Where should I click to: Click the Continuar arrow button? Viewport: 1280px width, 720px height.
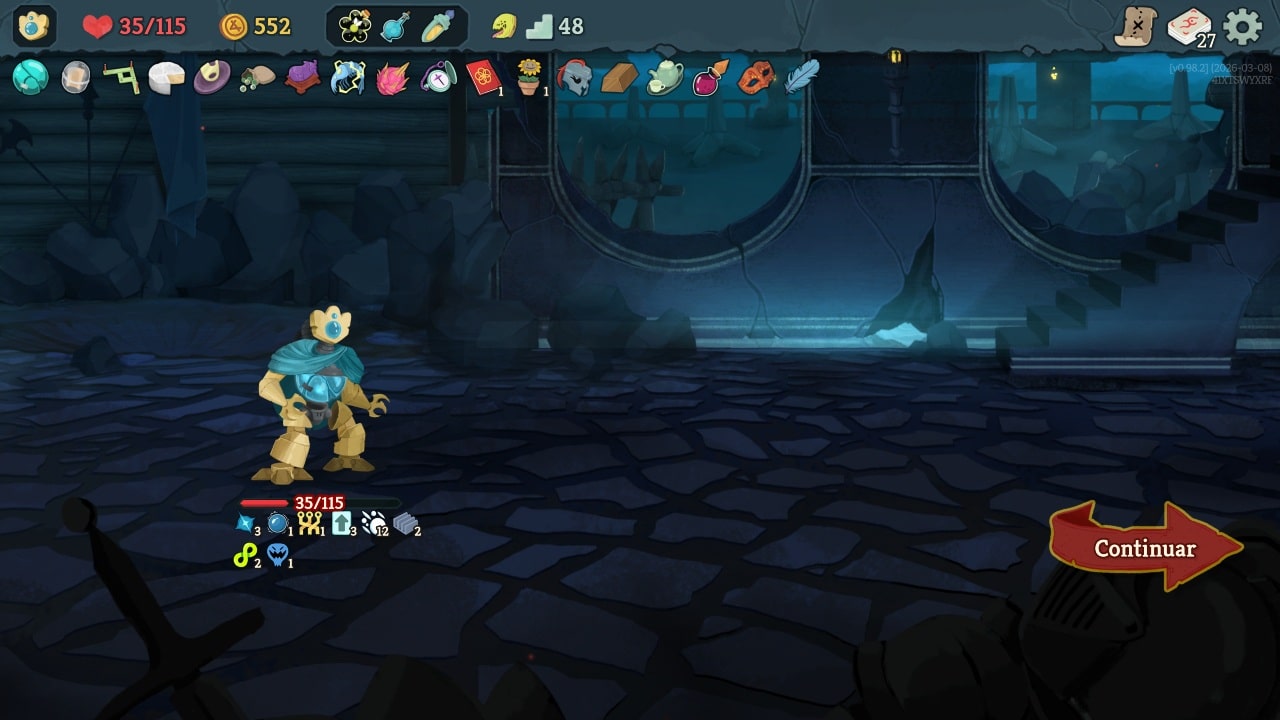pyautogui.click(x=1145, y=547)
